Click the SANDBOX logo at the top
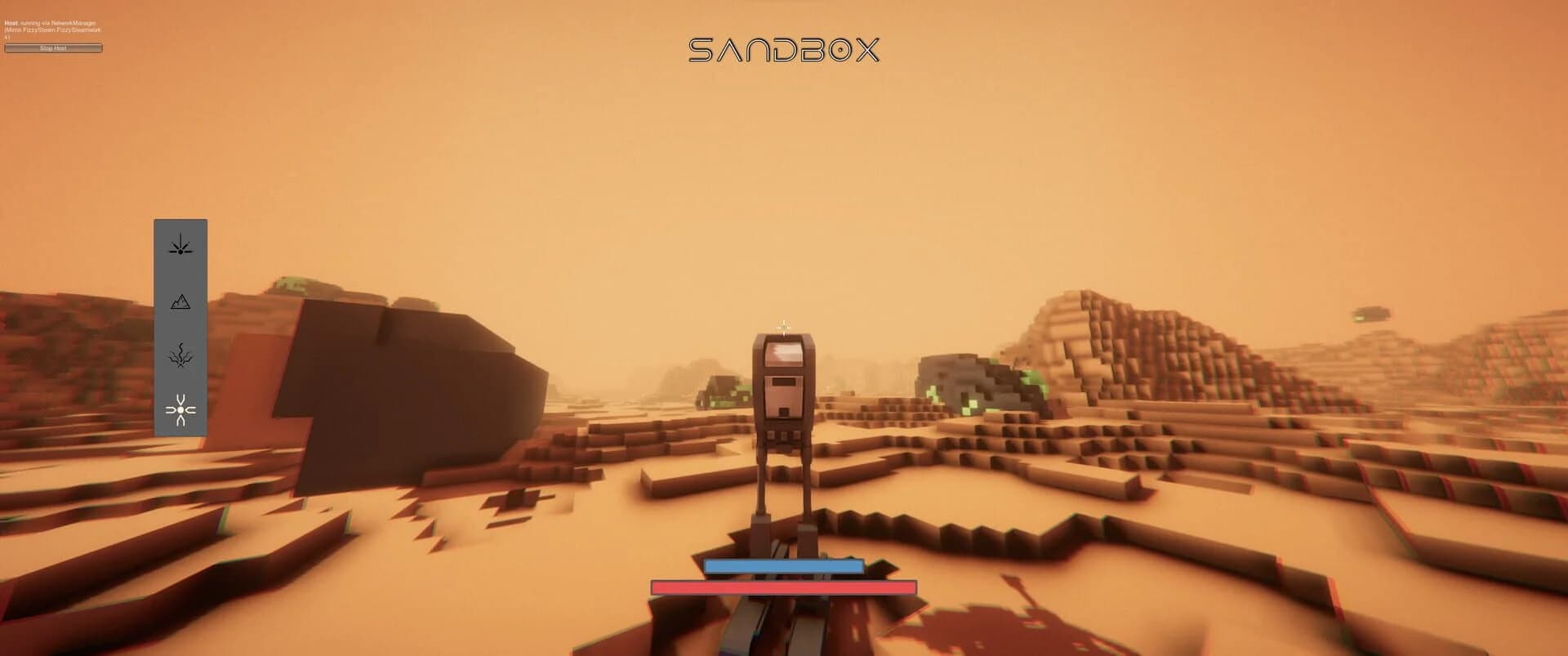Image resolution: width=1568 pixels, height=656 pixels. tap(786, 49)
